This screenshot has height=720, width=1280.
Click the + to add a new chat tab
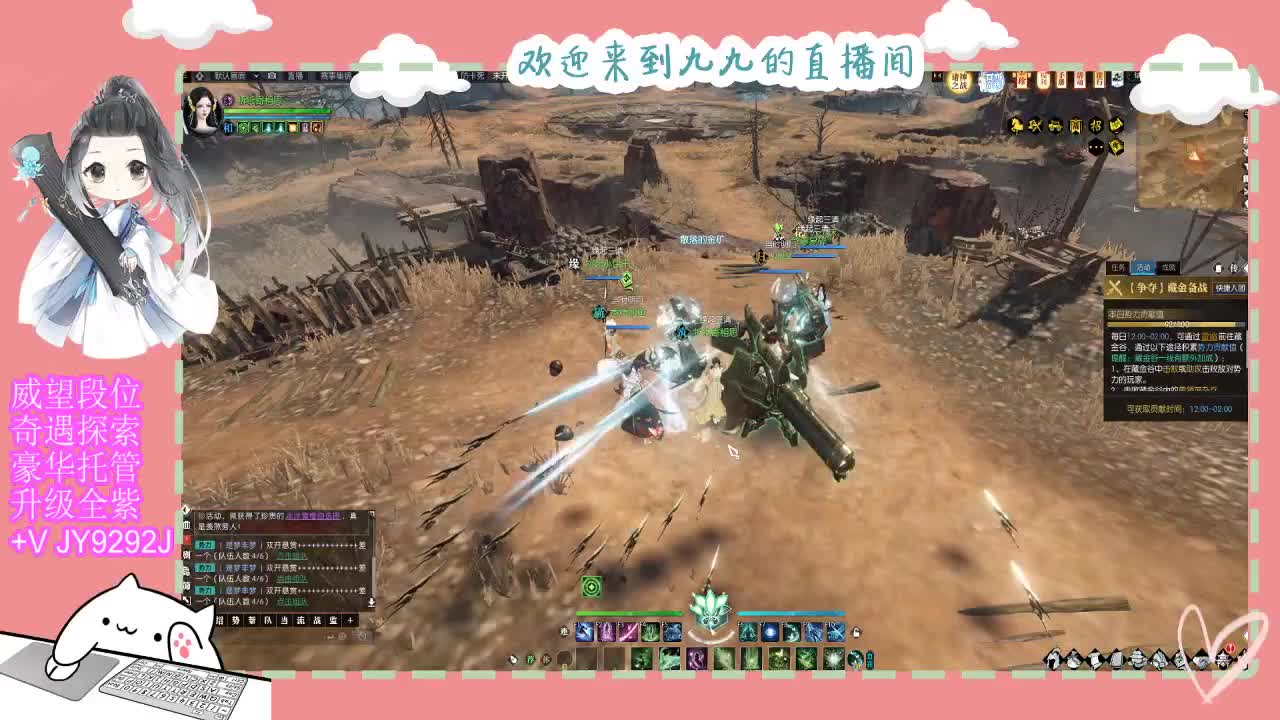(x=348, y=620)
